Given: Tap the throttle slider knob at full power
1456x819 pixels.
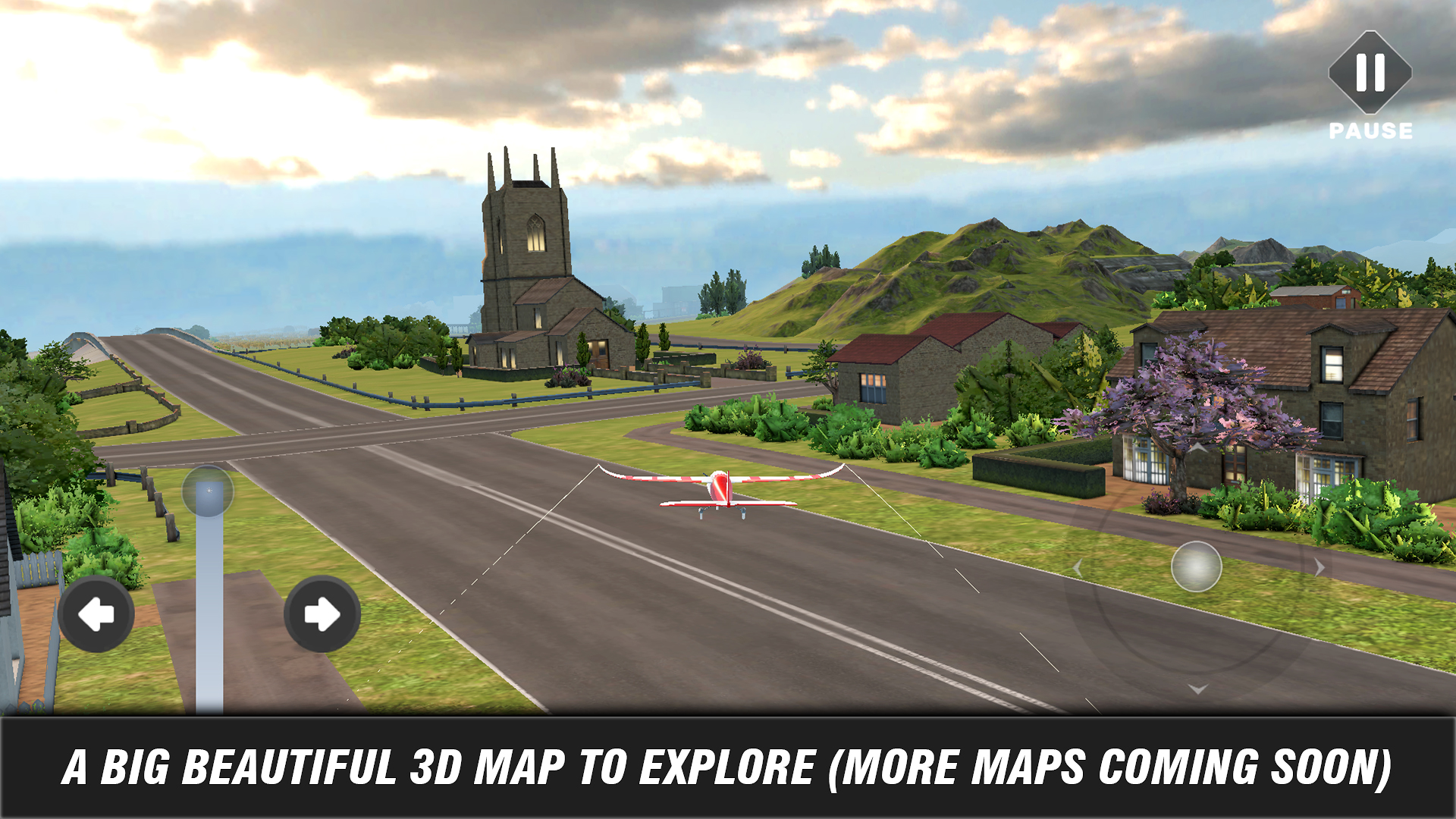Looking at the screenshot, I should pyautogui.click(x=209, y=491).
